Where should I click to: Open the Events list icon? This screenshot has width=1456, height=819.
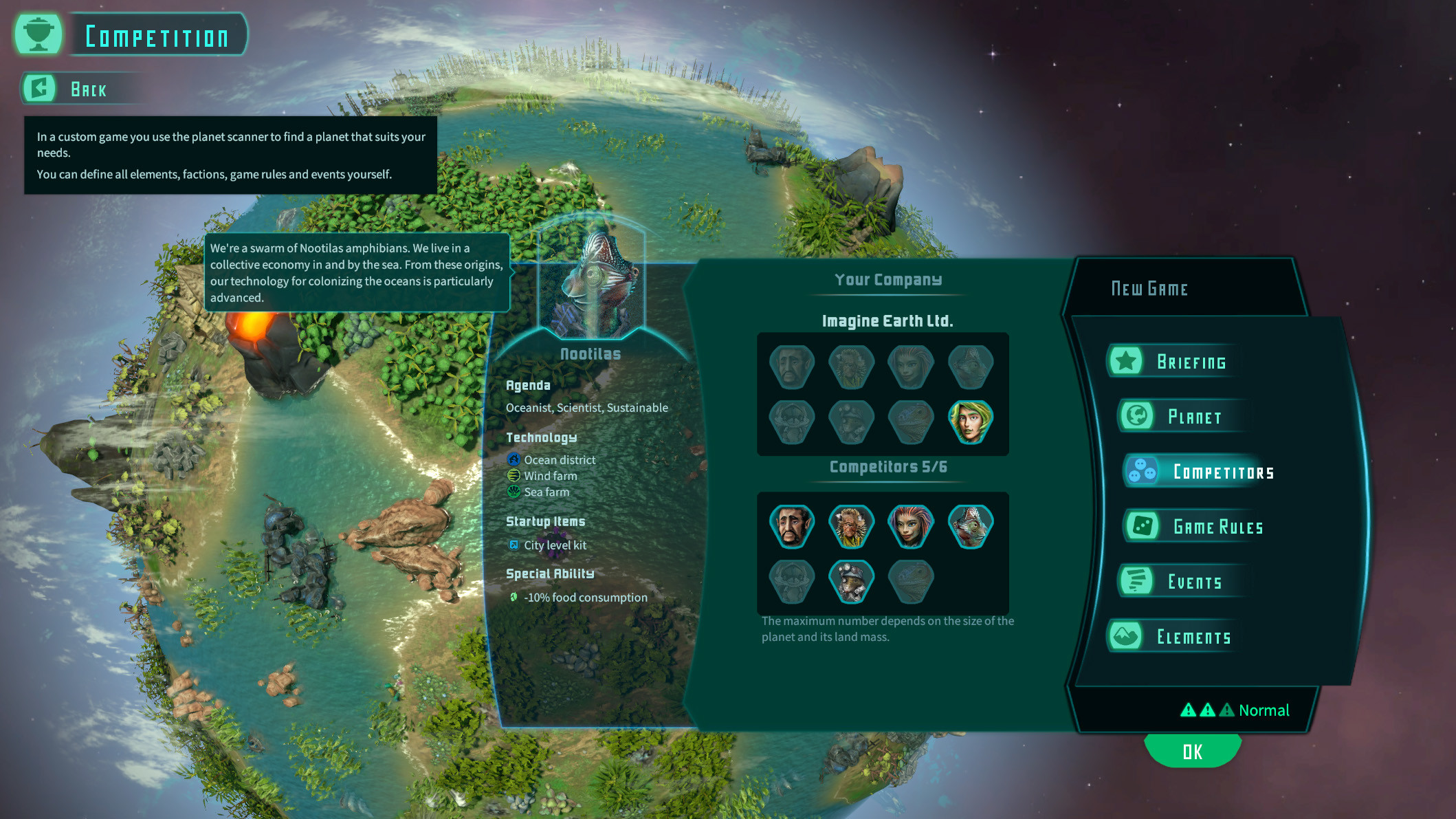point(1138,581)
